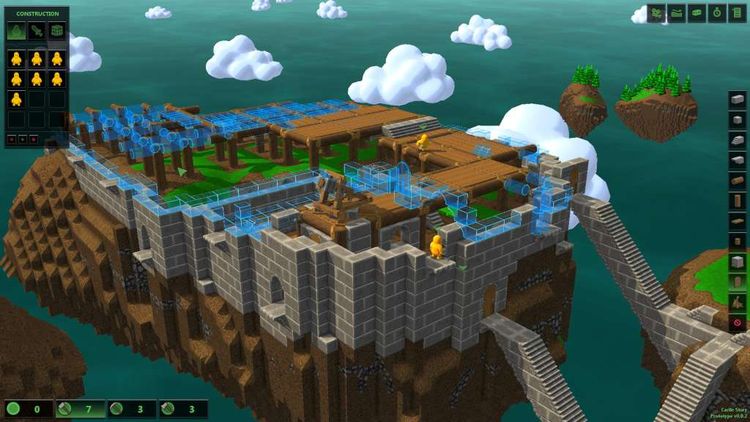The width and height of the screenshot is (750, 422).
Task: Select the terrain mound construction tab
Action: point(16,31)
